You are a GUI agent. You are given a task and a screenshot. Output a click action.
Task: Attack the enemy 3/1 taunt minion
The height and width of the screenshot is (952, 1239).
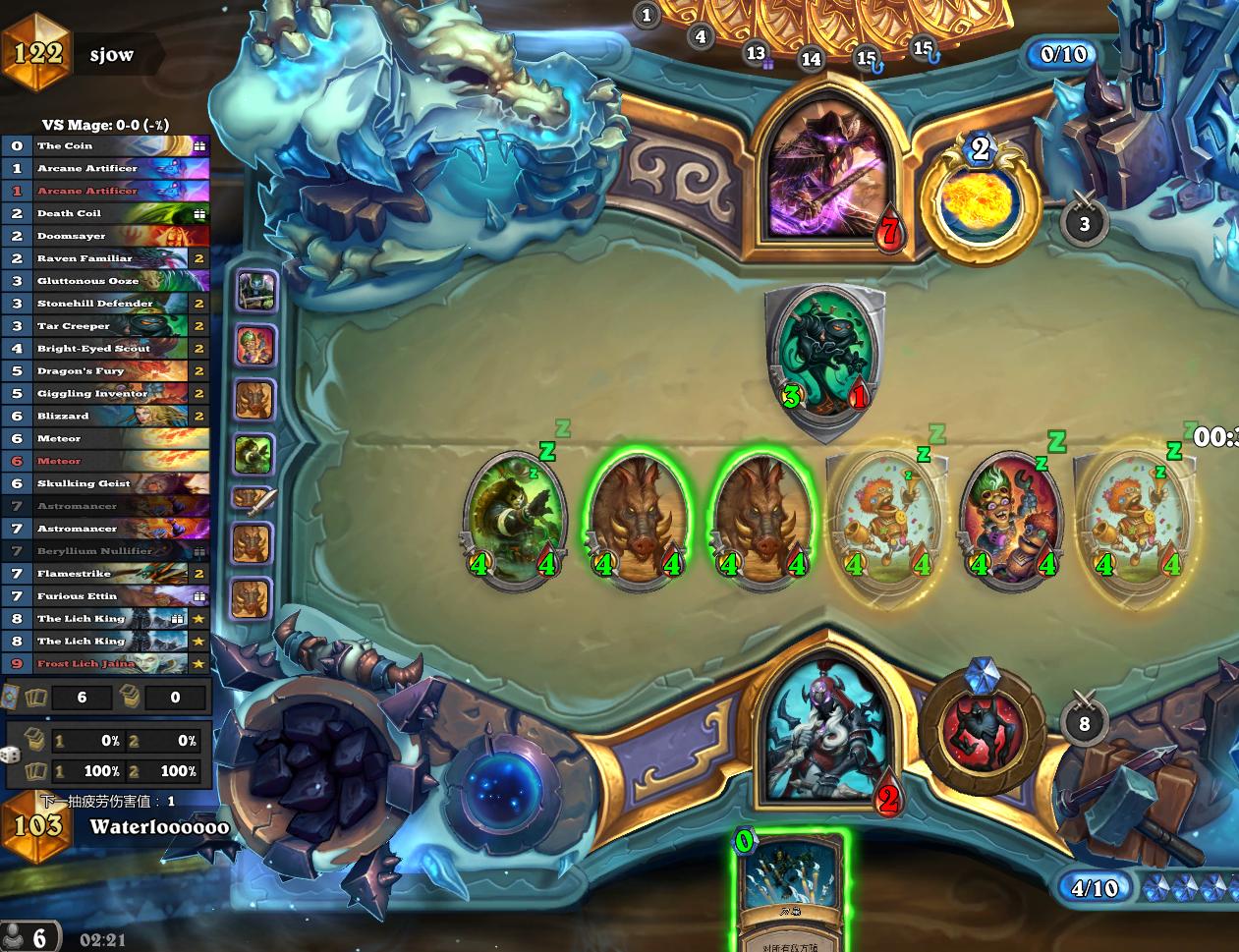click(825, 359)
